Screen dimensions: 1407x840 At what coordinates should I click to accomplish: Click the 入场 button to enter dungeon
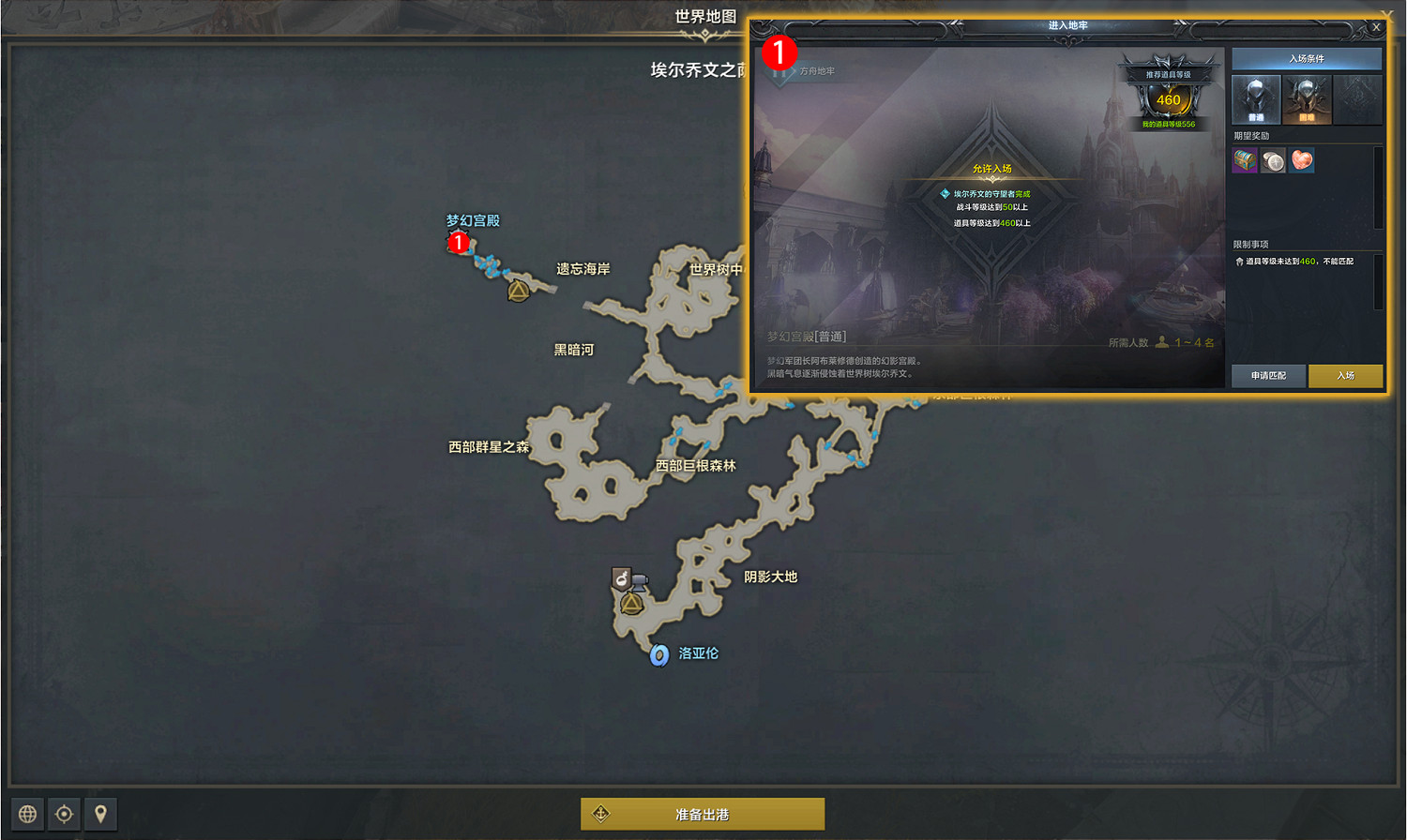1344,376
